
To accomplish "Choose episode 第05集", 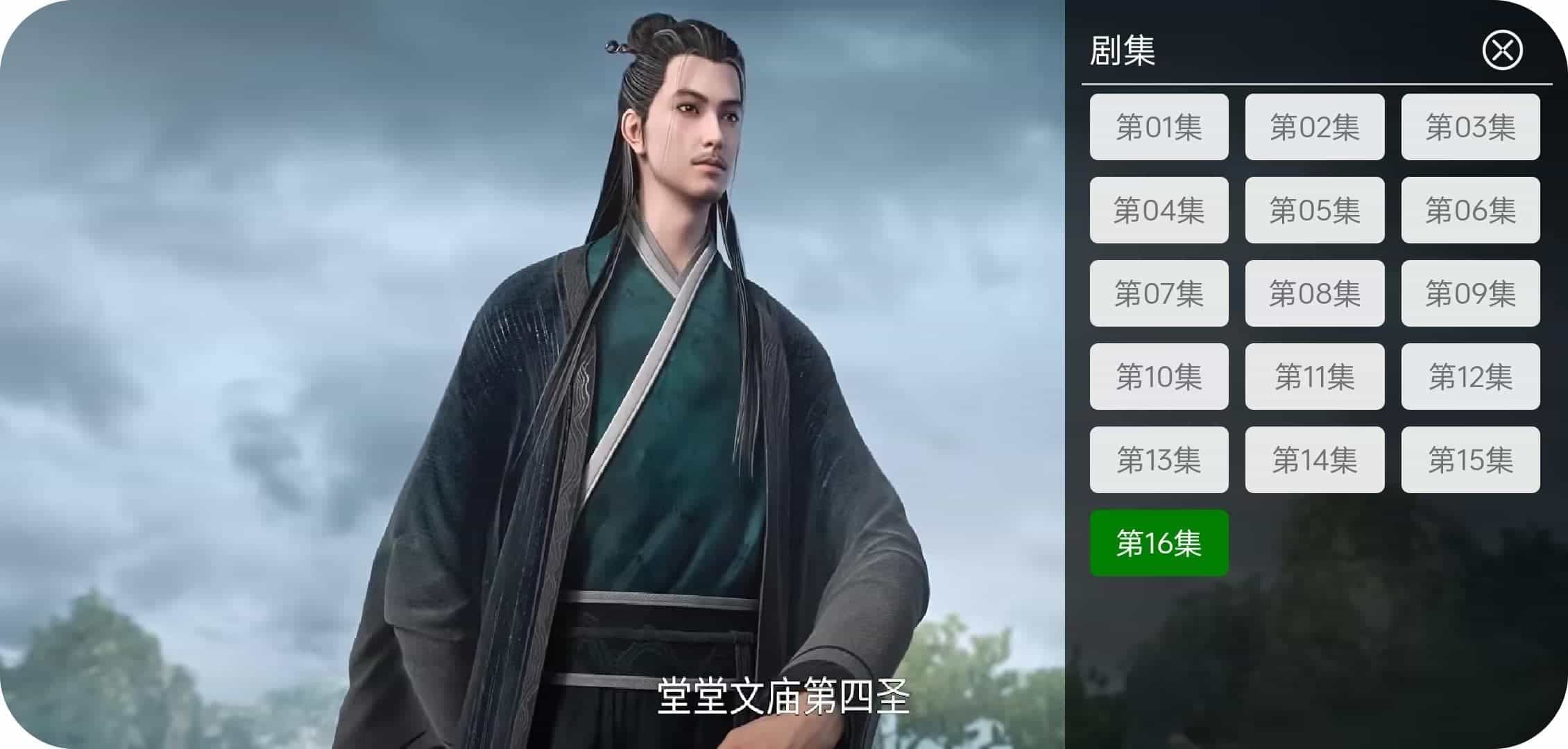I will pos(1315,209).
